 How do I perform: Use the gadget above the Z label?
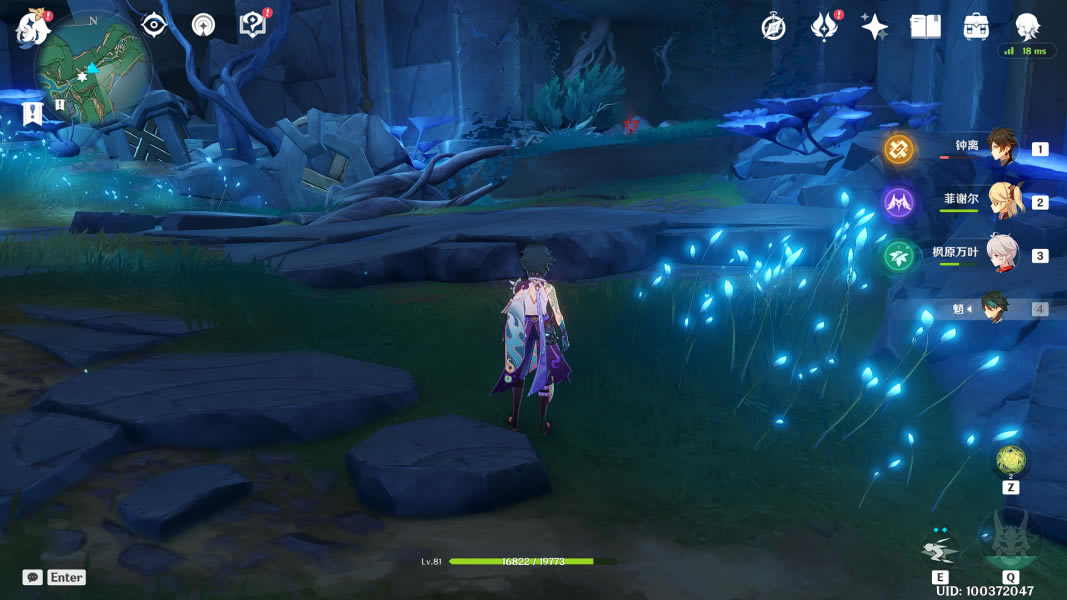pyautogui.click(x=1010, y=459)
